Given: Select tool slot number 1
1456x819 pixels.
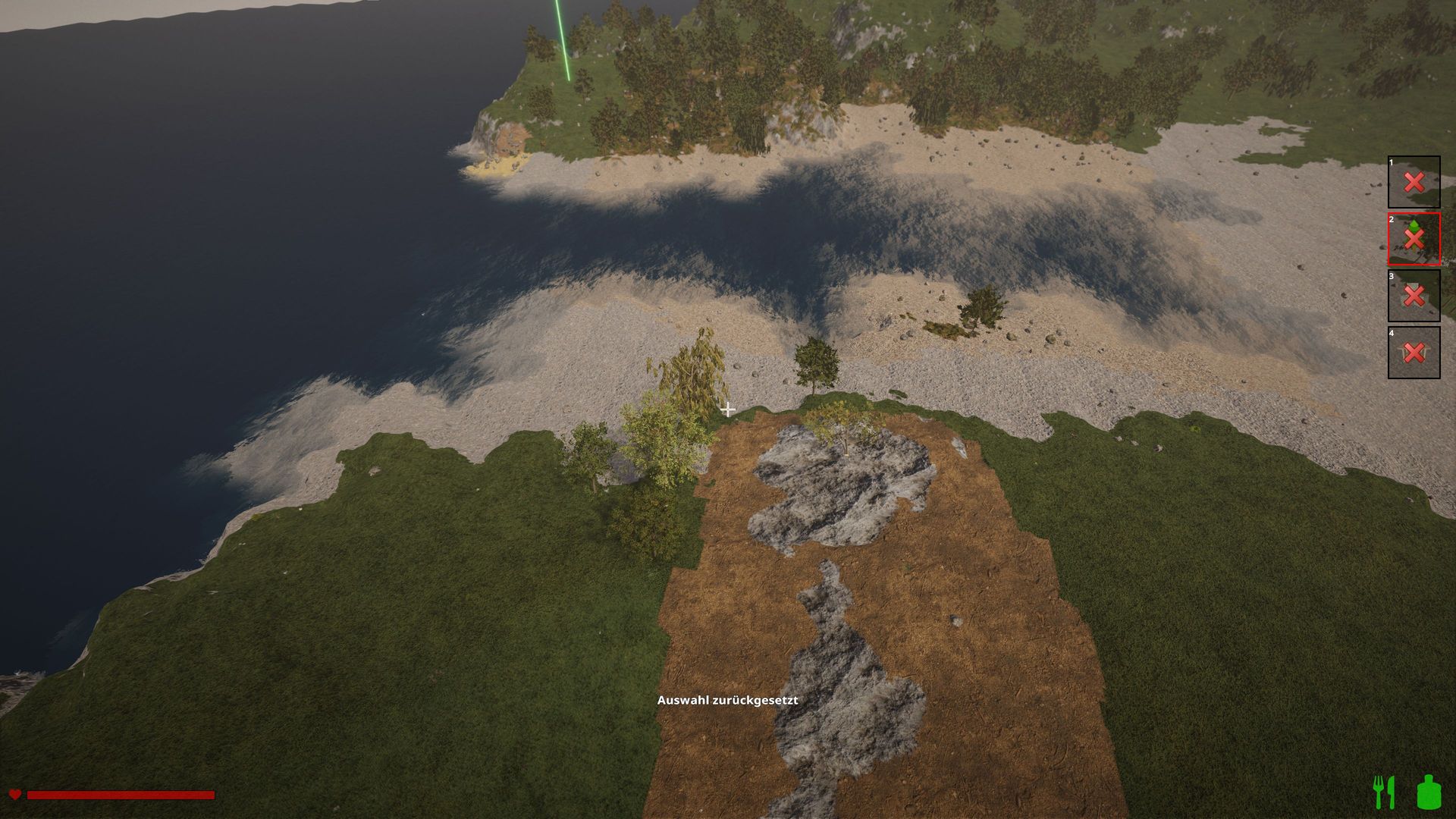Looking at the screenshot, I should click(x=1414, y=182).
